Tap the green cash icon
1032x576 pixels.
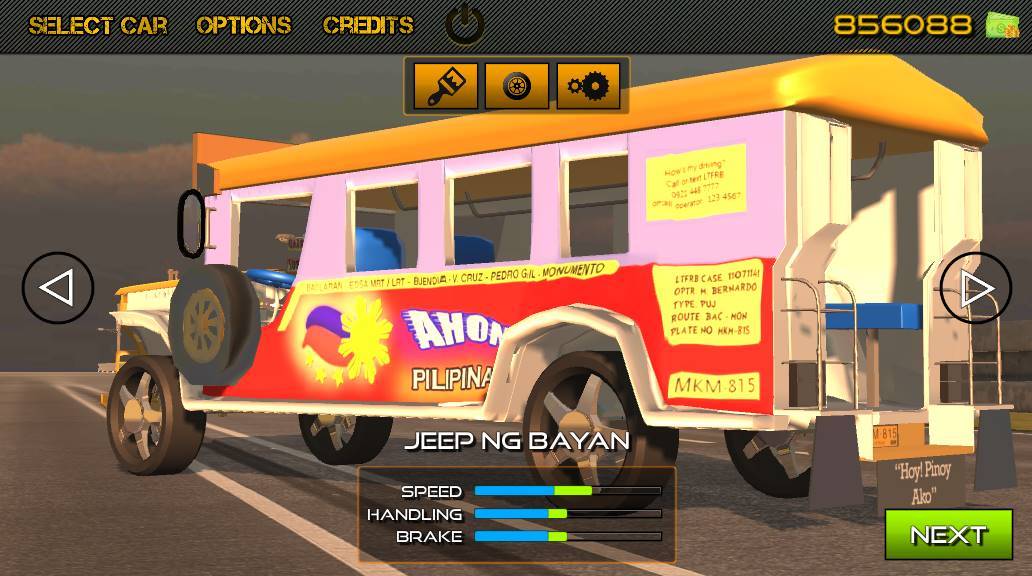point(1002,25)
